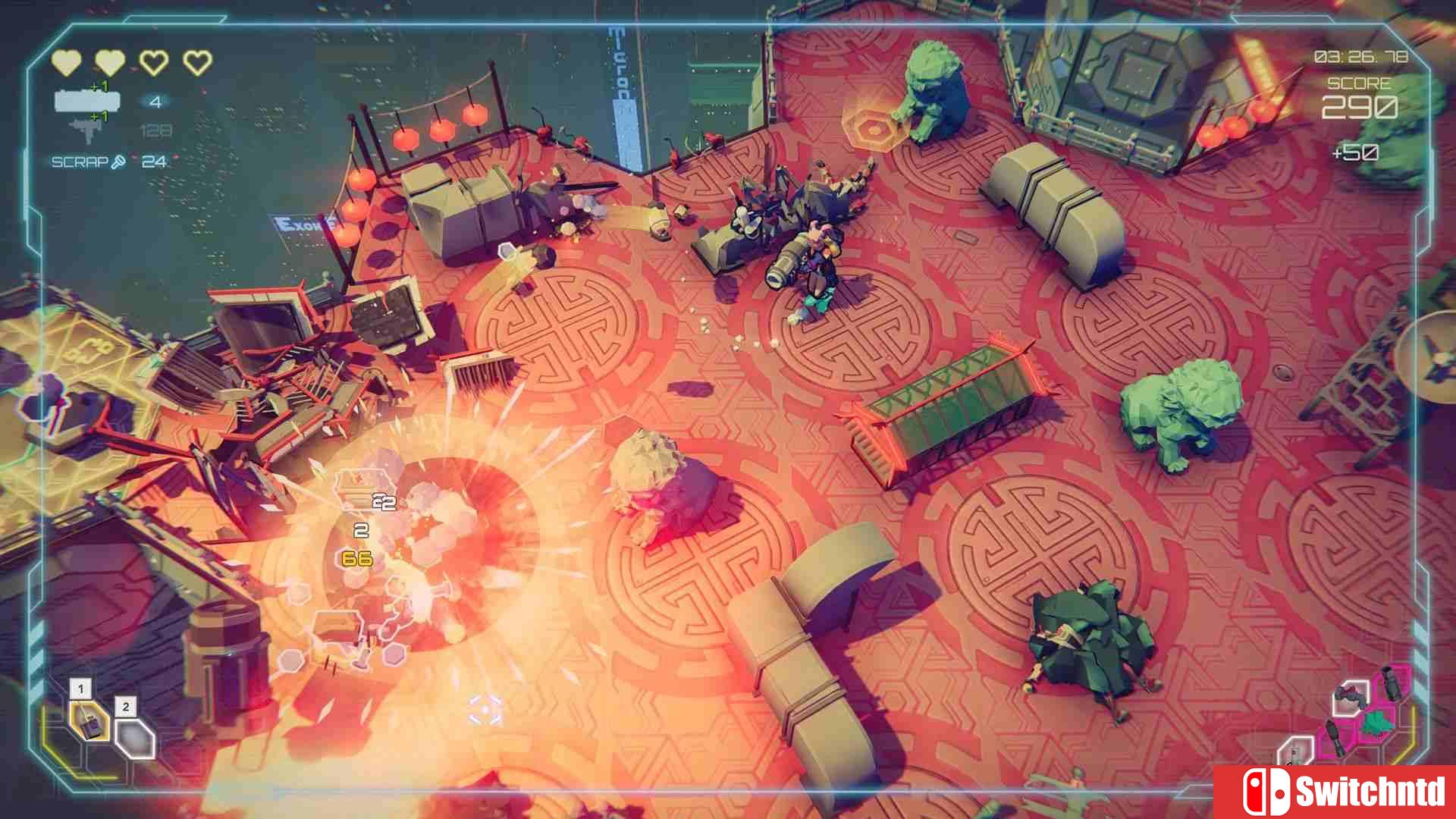The height and width of the screenshot is (819, 1456).
Task: Click the grenade ammo count showing 4
Action: click(155, 102)
